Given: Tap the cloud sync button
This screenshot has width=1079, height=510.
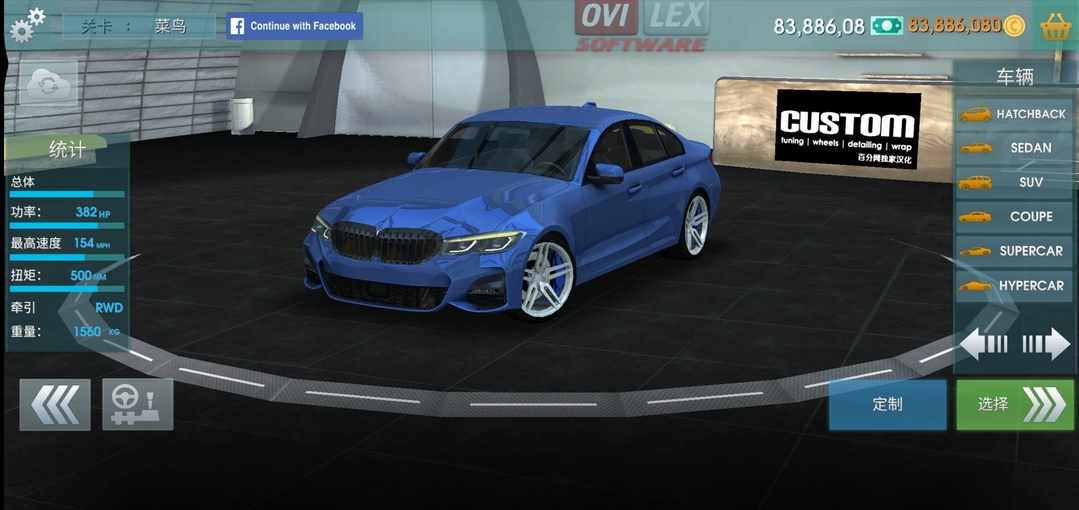Looking at the screenshot, I should pyautogui.click(x=48, y=86).
